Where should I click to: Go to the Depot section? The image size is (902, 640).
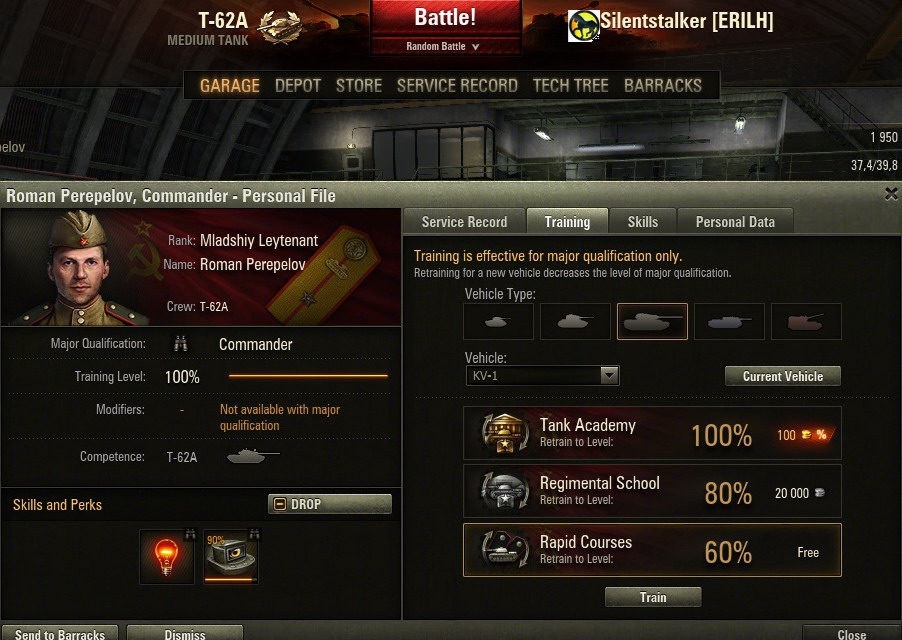coord(298,85)
